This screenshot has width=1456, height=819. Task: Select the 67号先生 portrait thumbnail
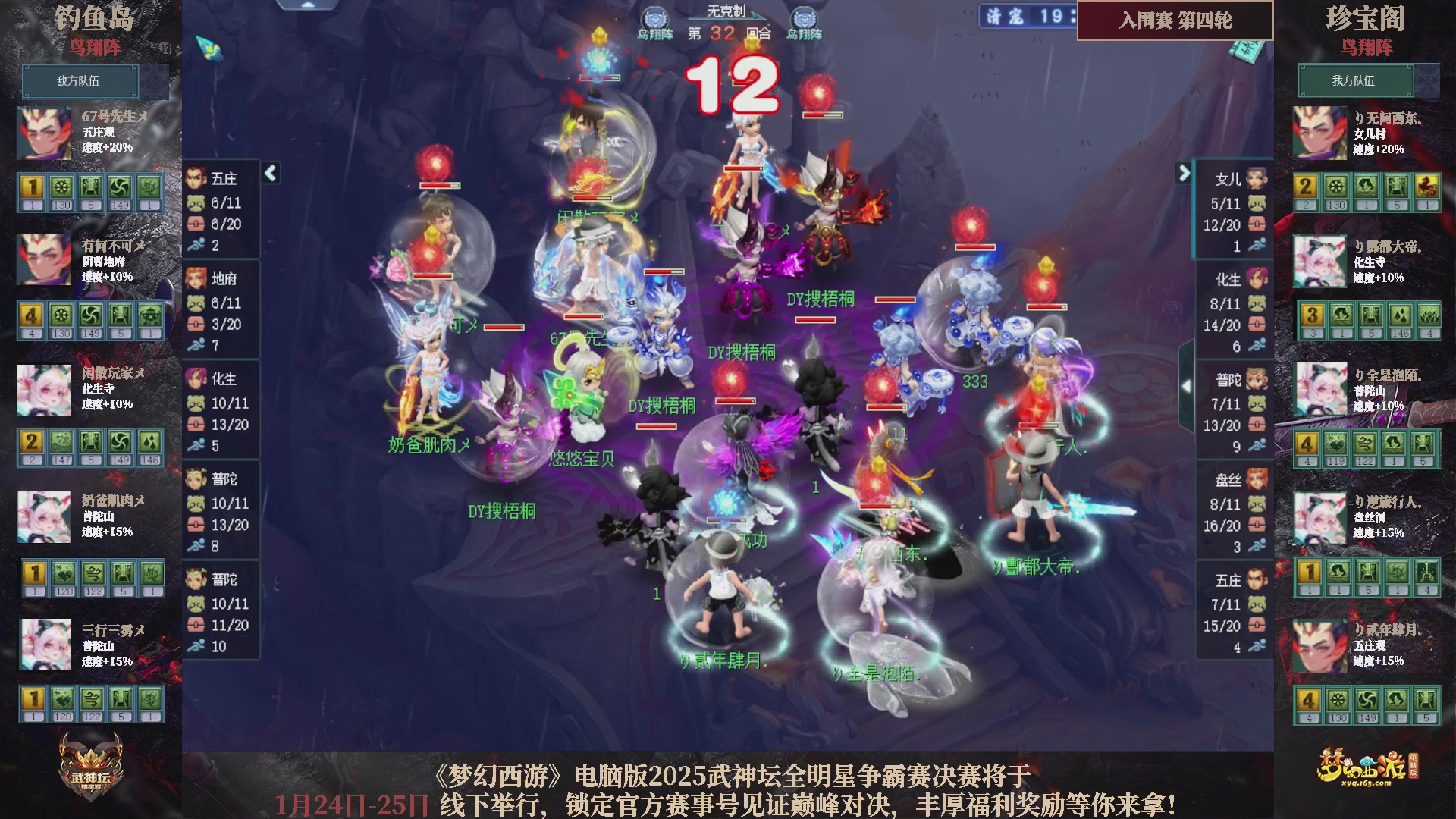[43, 133]
